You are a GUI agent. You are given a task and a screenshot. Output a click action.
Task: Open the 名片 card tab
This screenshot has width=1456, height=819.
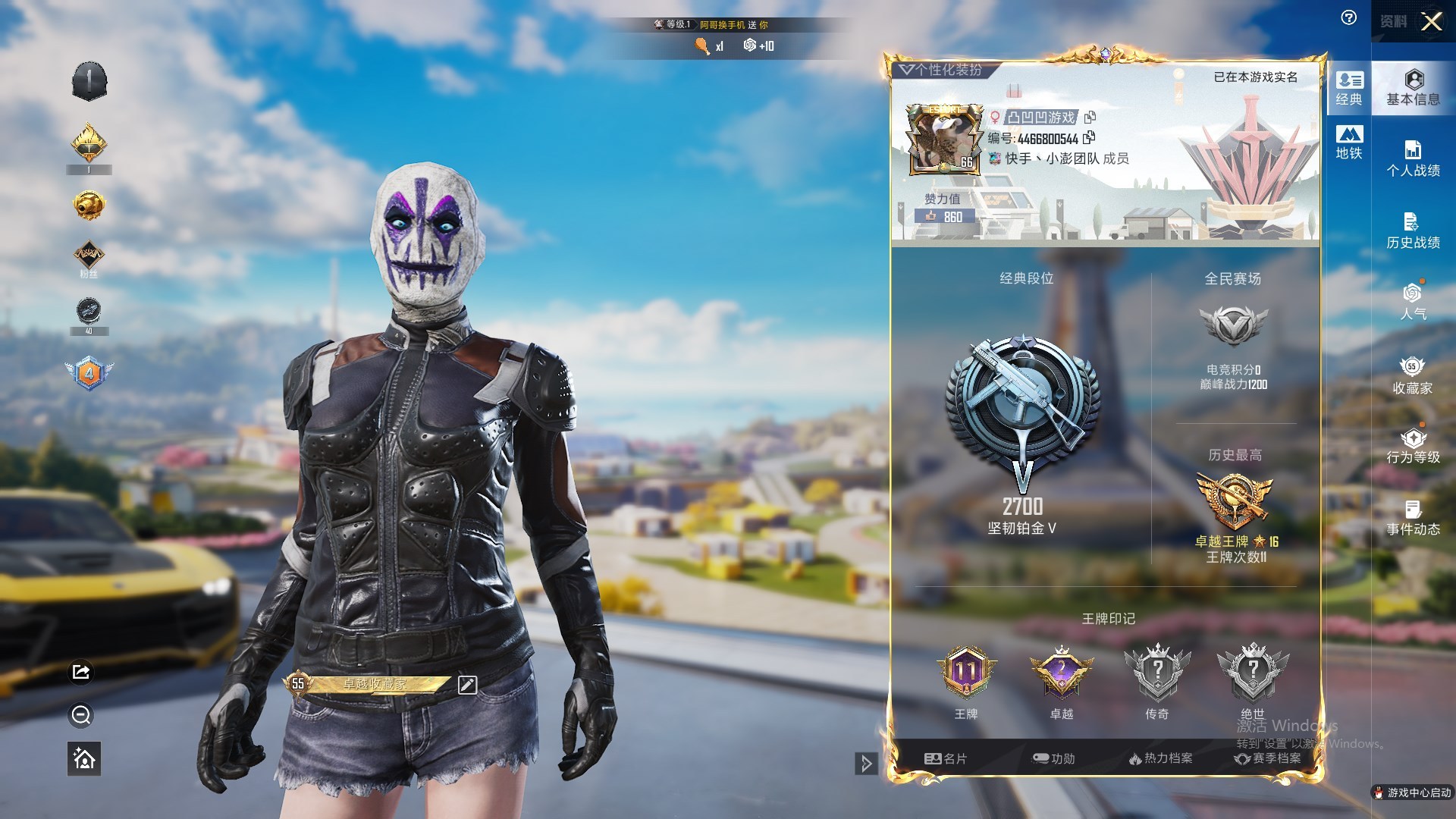946,758
